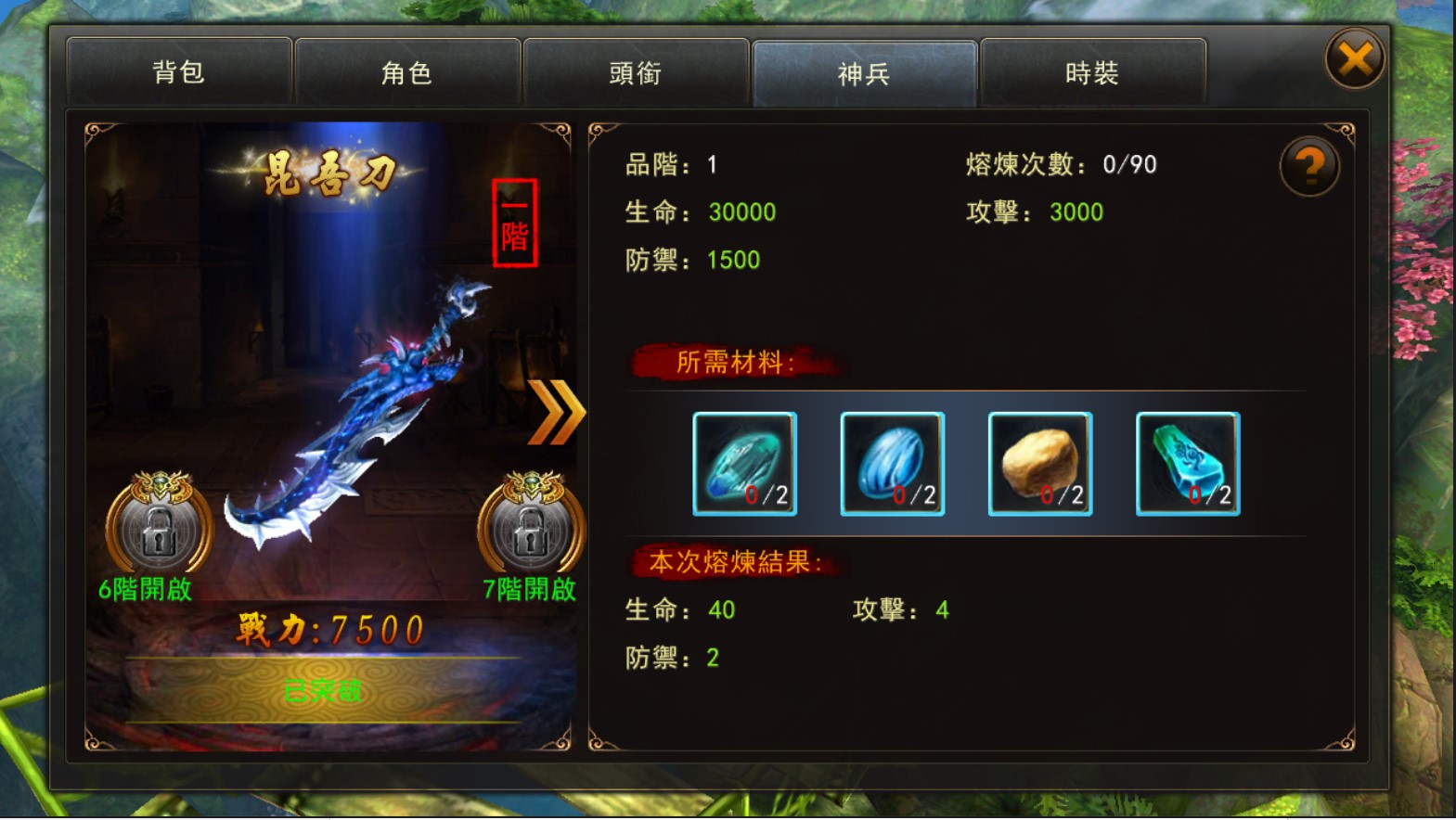Screen dimensions: 1456x820
Task: Click the 熔煉次數 0/90 counter
Action: pyautogui.click(x=1058, y=164)
